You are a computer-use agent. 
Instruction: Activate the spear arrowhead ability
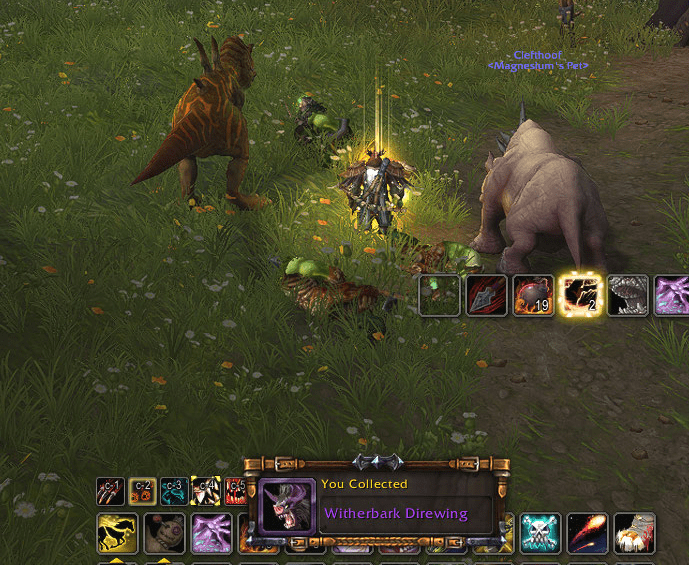pos(486,295)
